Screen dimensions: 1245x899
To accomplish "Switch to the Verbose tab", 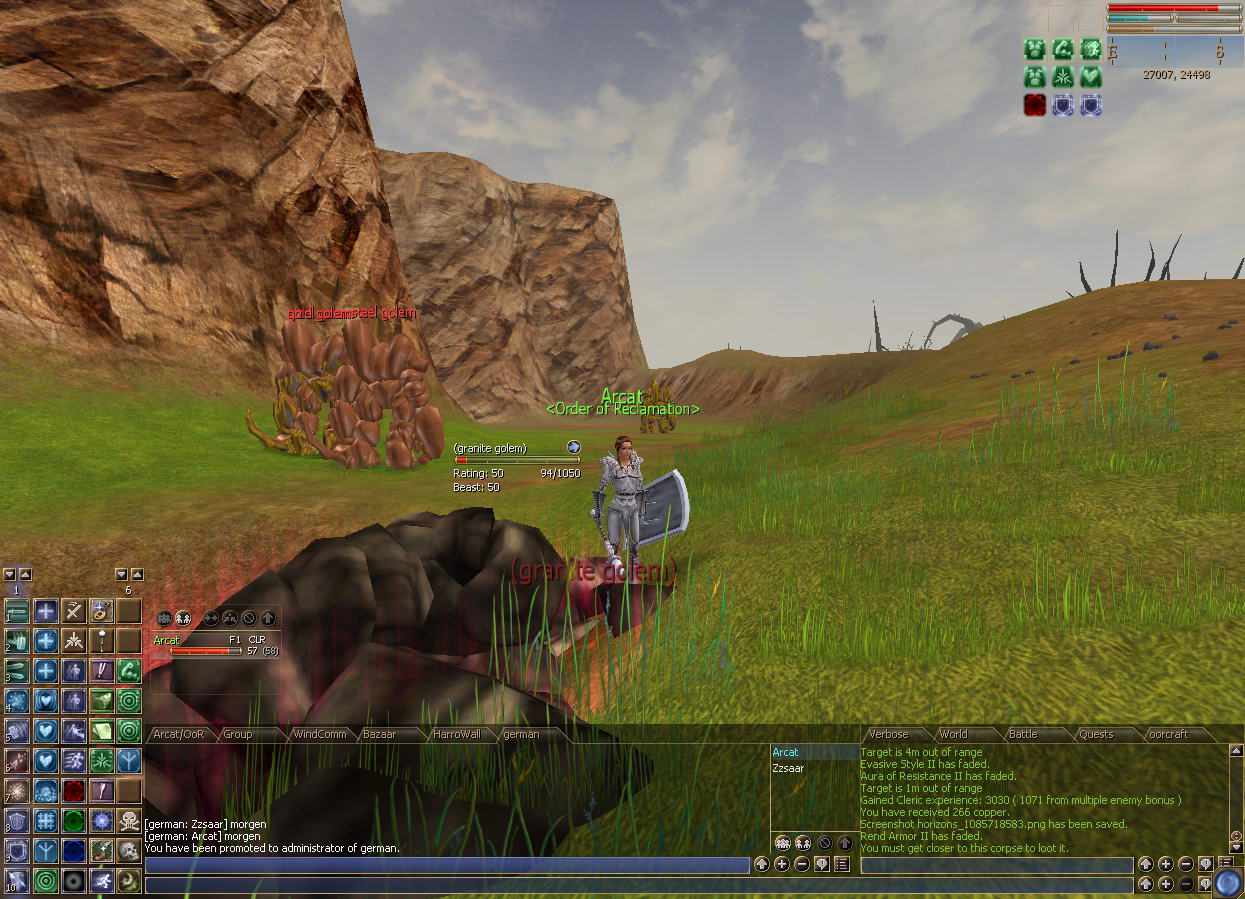I will (889, 734).
